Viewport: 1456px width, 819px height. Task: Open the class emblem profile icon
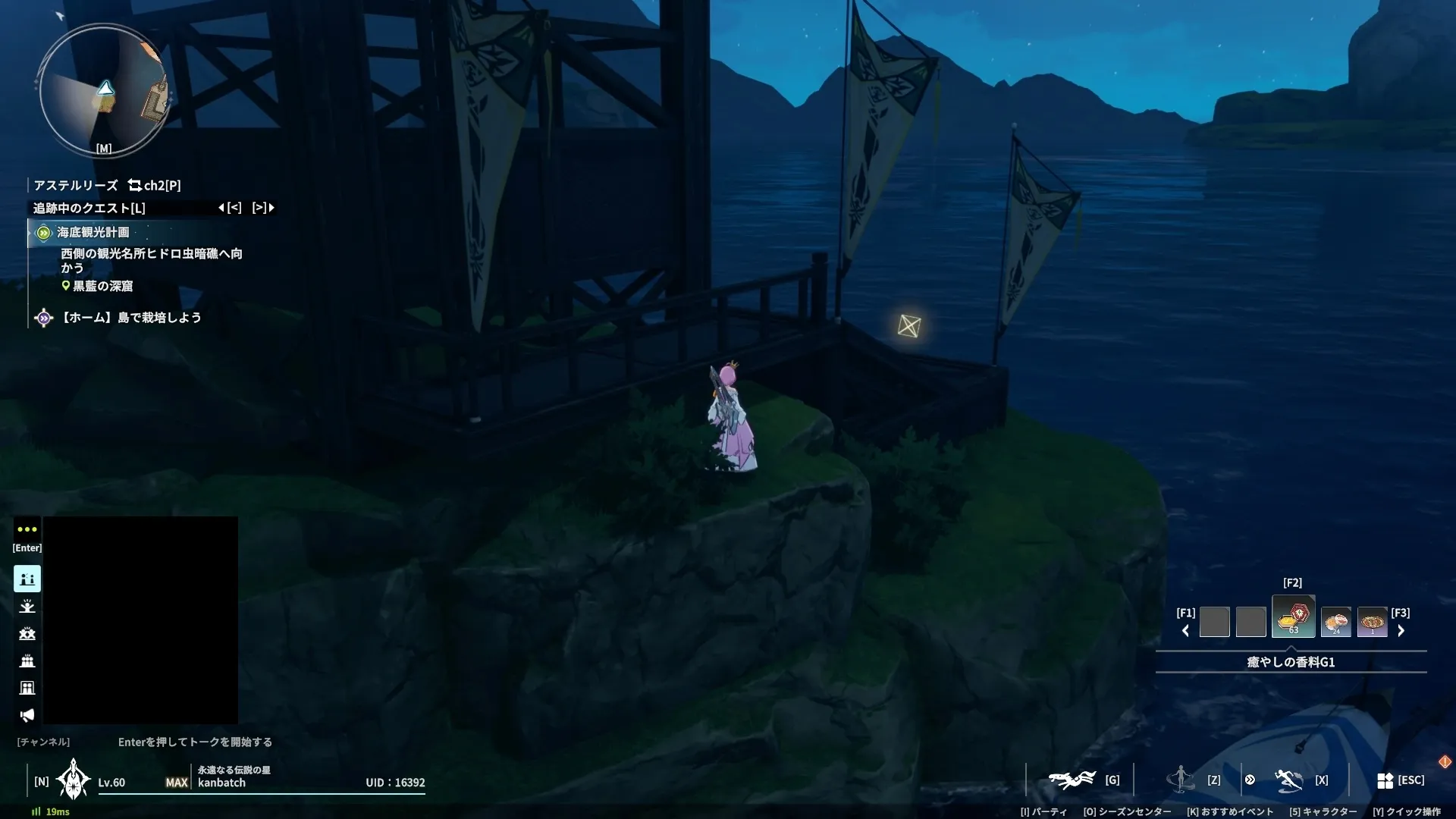click(x=73, y=780)
